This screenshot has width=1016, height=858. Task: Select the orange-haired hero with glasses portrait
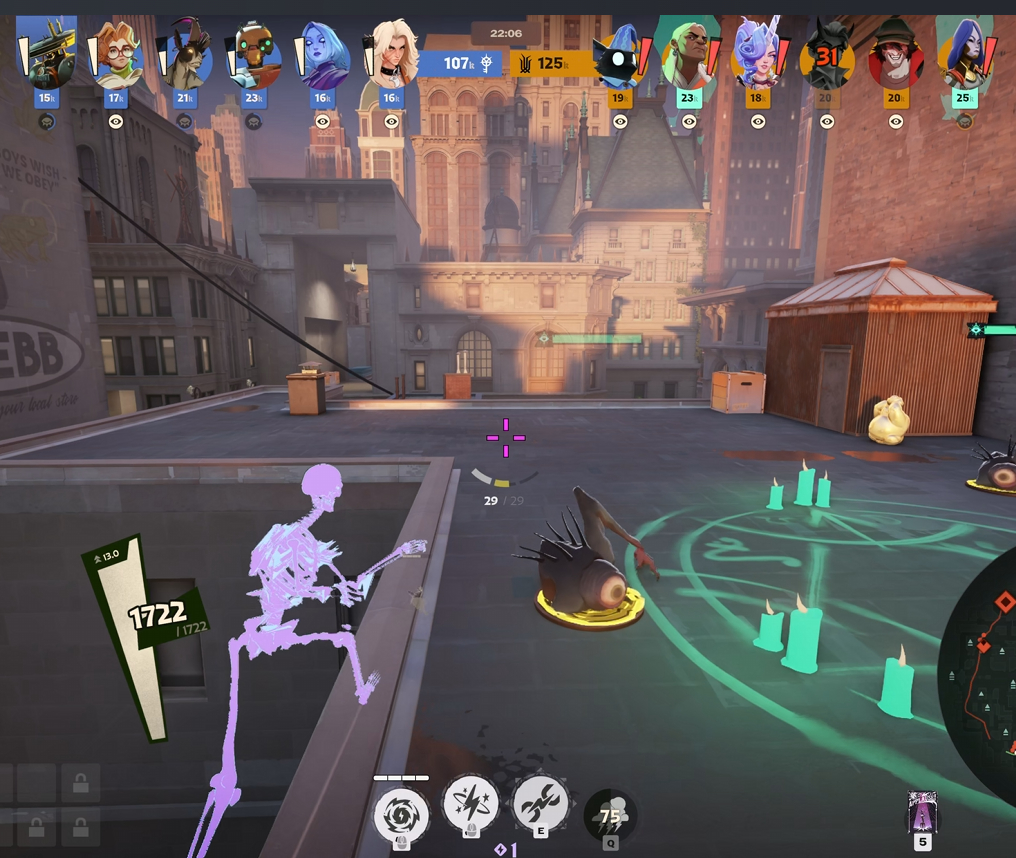click(116, 56)
